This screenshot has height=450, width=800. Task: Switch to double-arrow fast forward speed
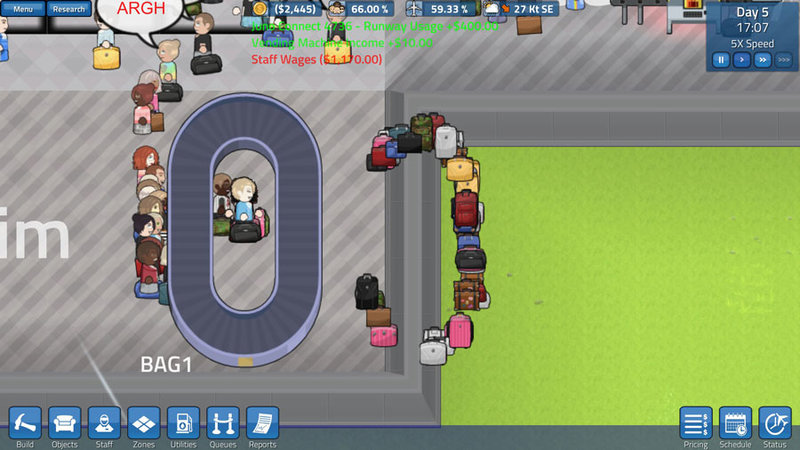pos(762,60)
